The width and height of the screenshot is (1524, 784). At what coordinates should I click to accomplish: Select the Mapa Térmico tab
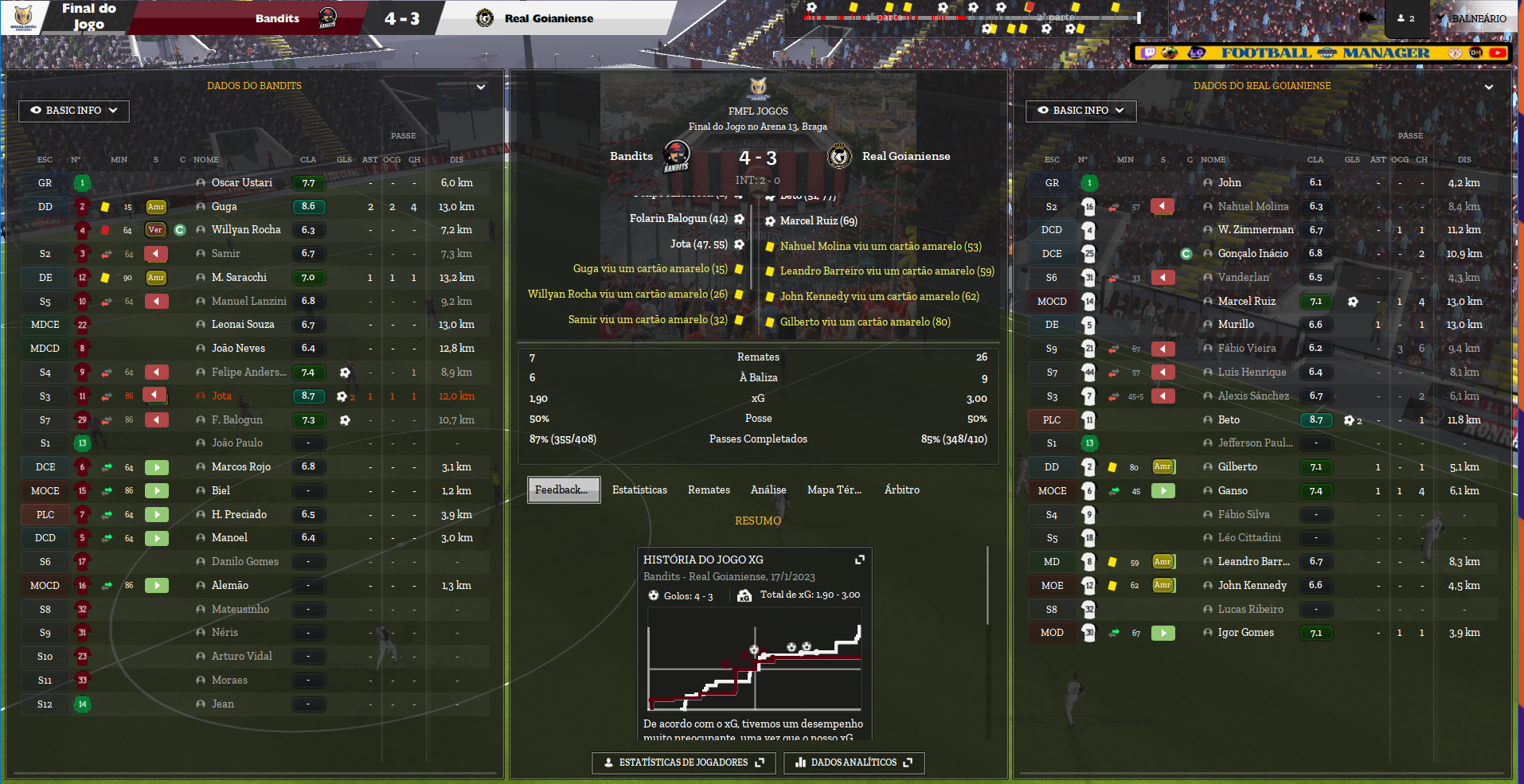click(834, 490)
